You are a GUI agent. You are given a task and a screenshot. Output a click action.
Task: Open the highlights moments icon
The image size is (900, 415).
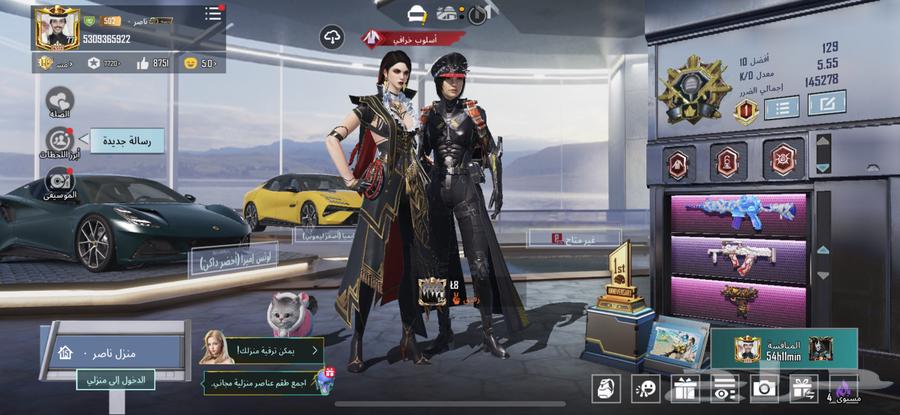pos(60,141)
